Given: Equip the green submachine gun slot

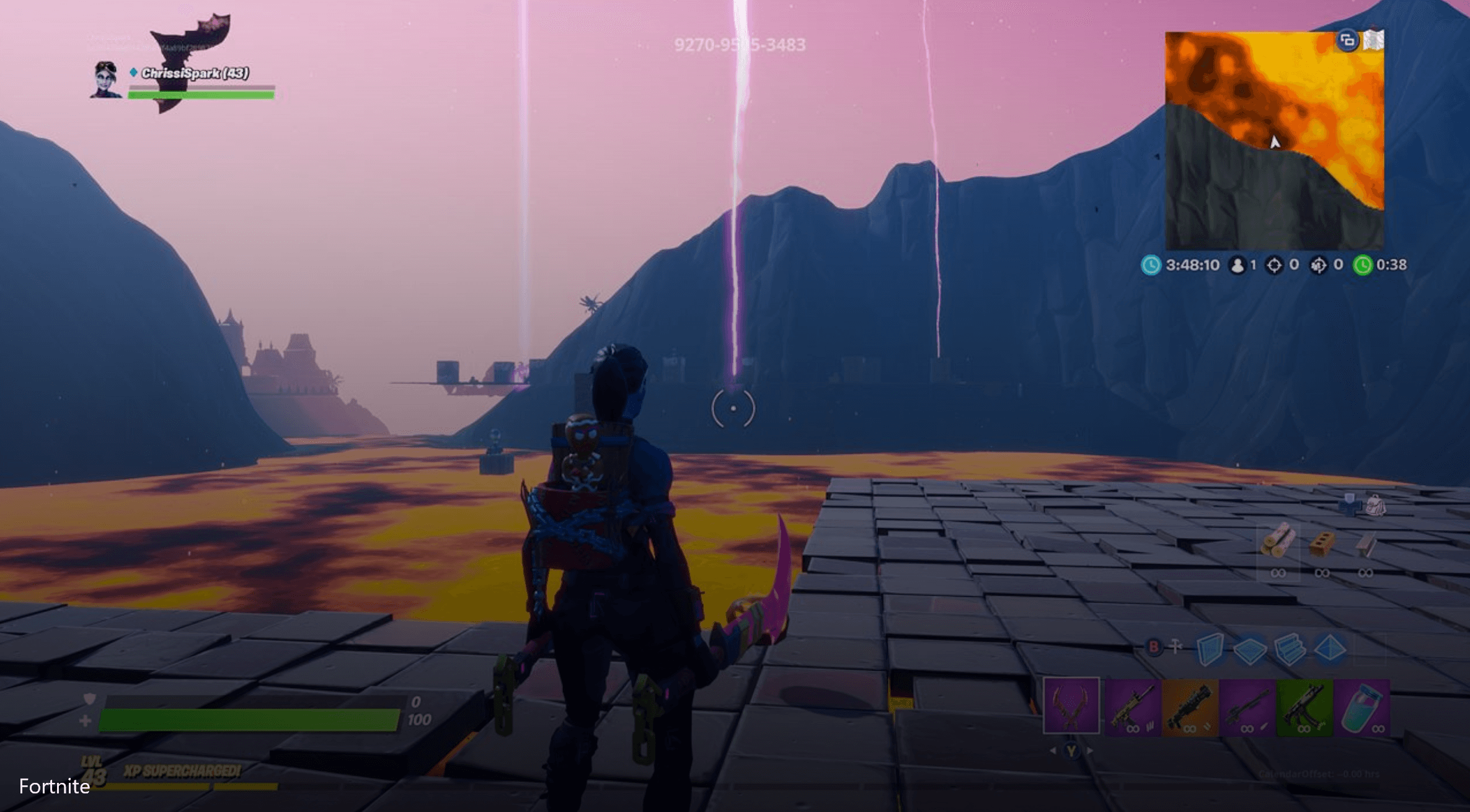Looking at the screenshot, I should [1304, 707].
